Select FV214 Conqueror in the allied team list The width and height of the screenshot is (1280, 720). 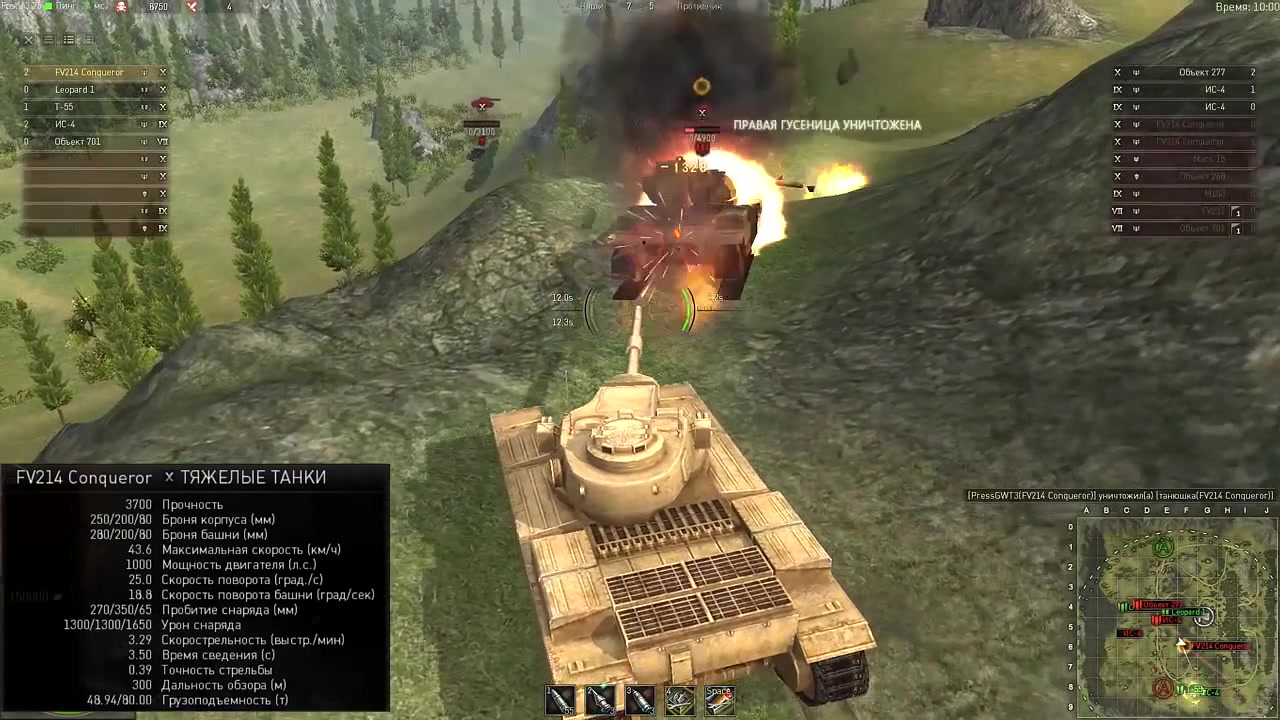pos(89,73)
